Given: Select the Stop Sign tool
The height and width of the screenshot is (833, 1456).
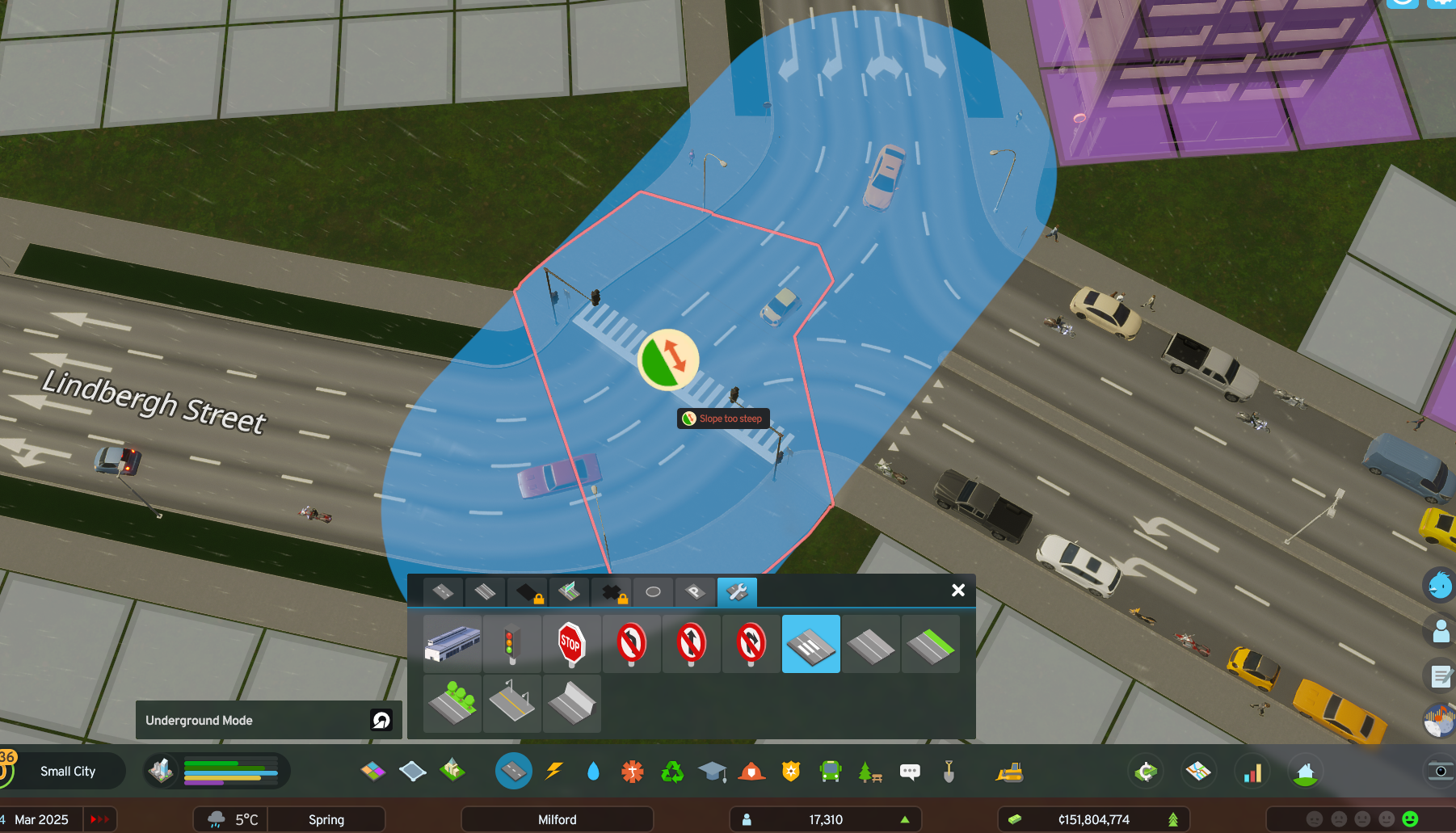Looking at the screenshot, I should 571,643.
